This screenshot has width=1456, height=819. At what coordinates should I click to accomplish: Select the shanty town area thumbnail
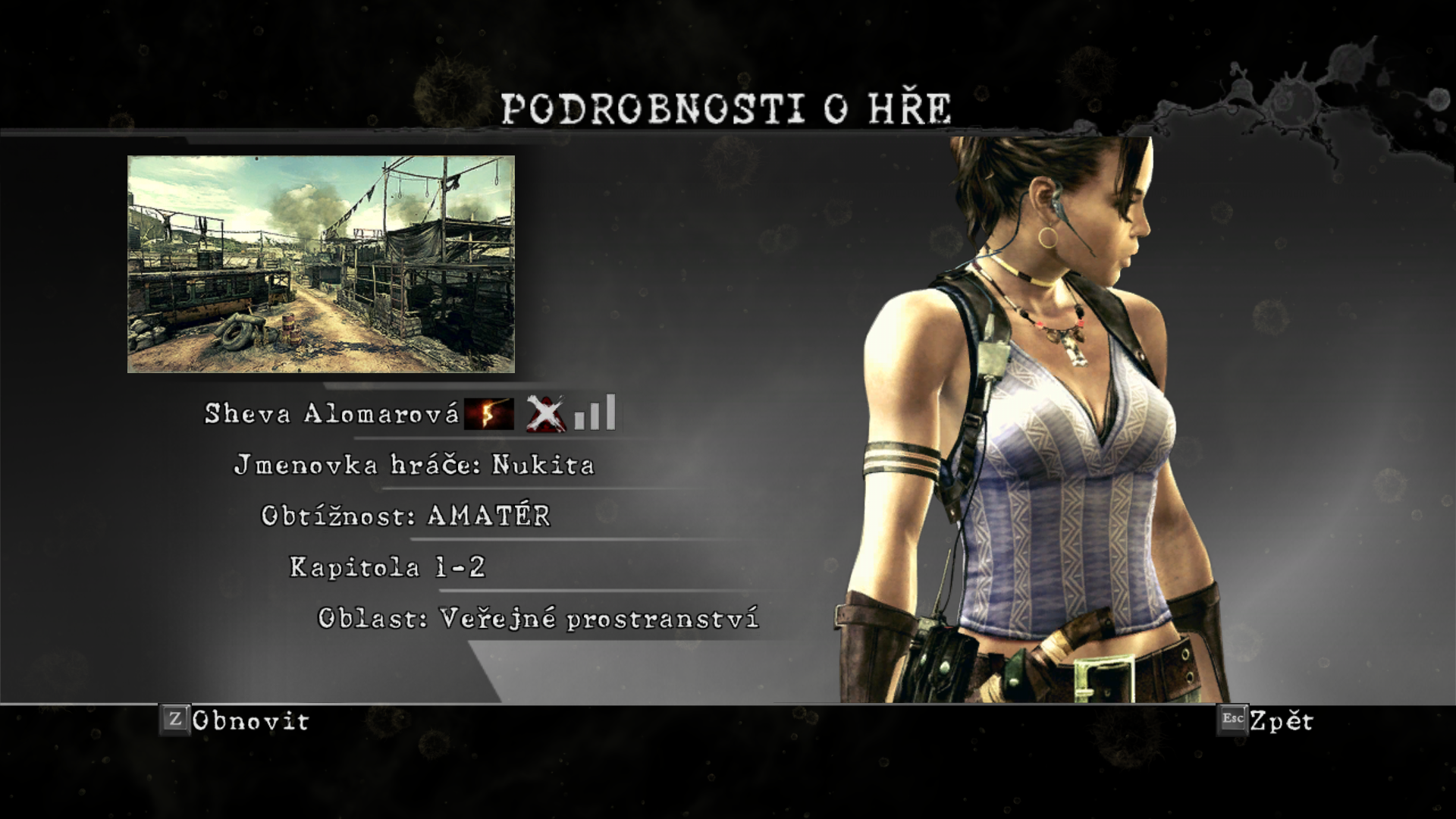(321, 264)
